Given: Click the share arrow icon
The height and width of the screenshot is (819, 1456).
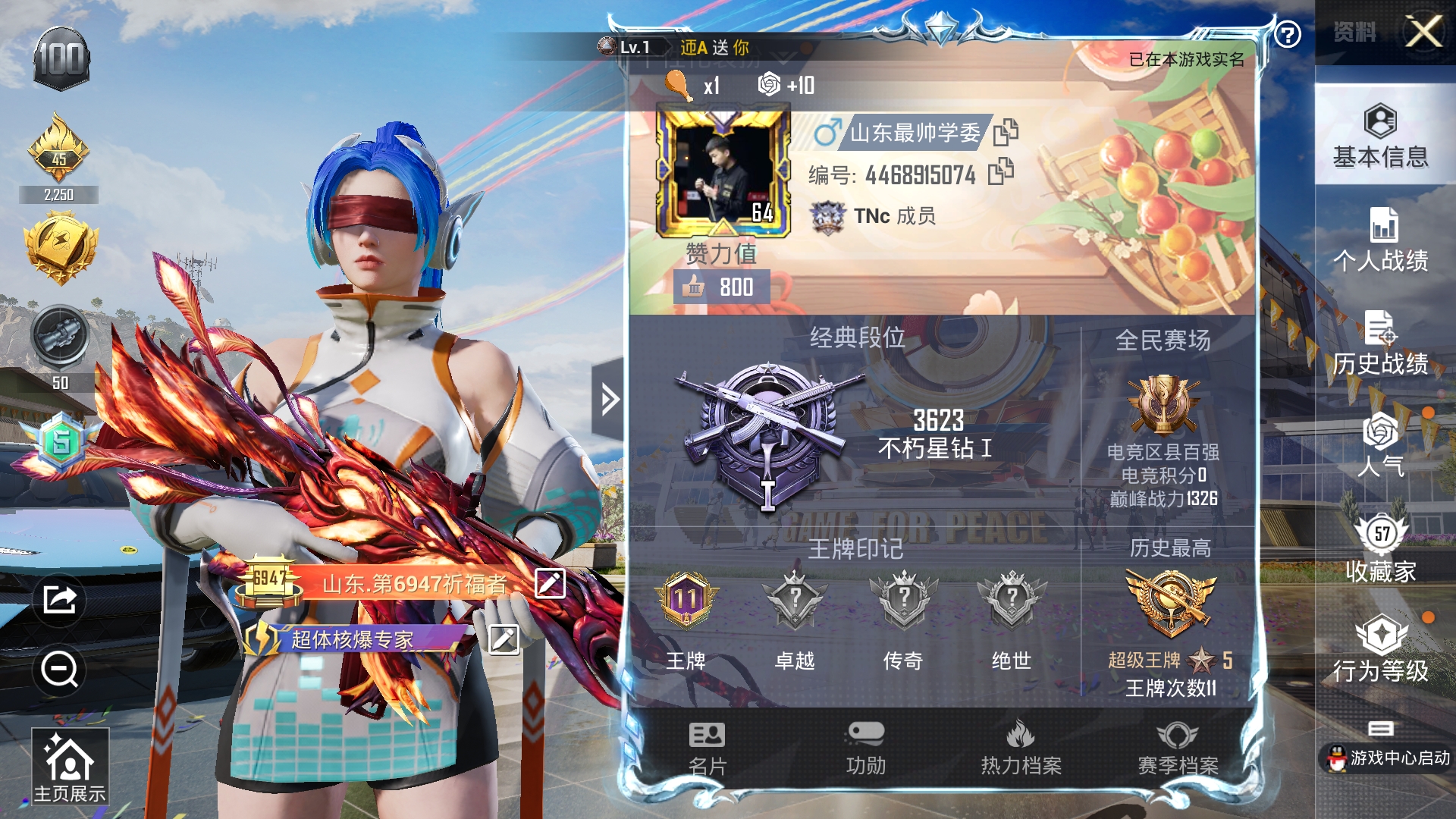Looking at the screenshot, I should 59,600.
